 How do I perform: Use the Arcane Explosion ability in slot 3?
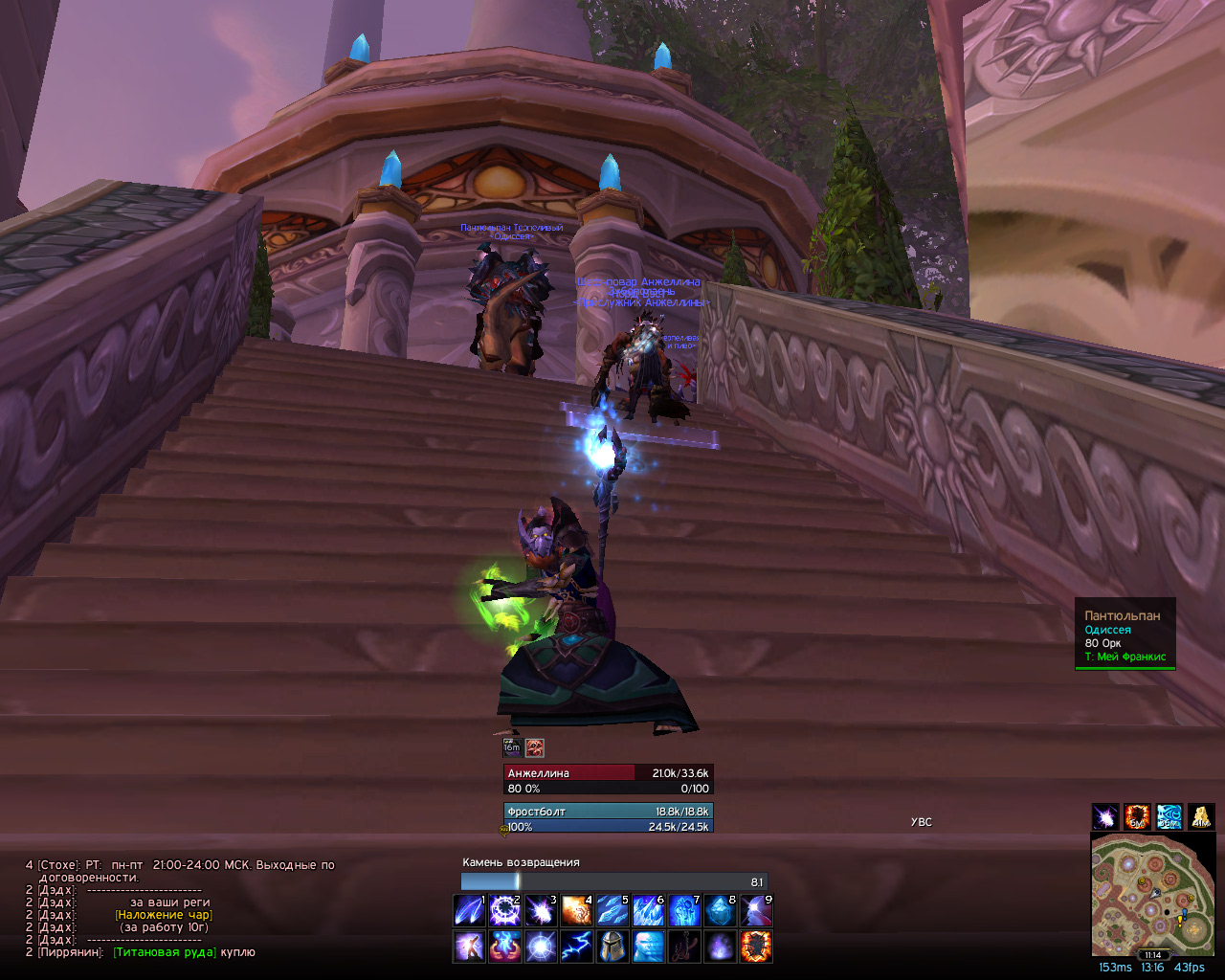(541, 911)
